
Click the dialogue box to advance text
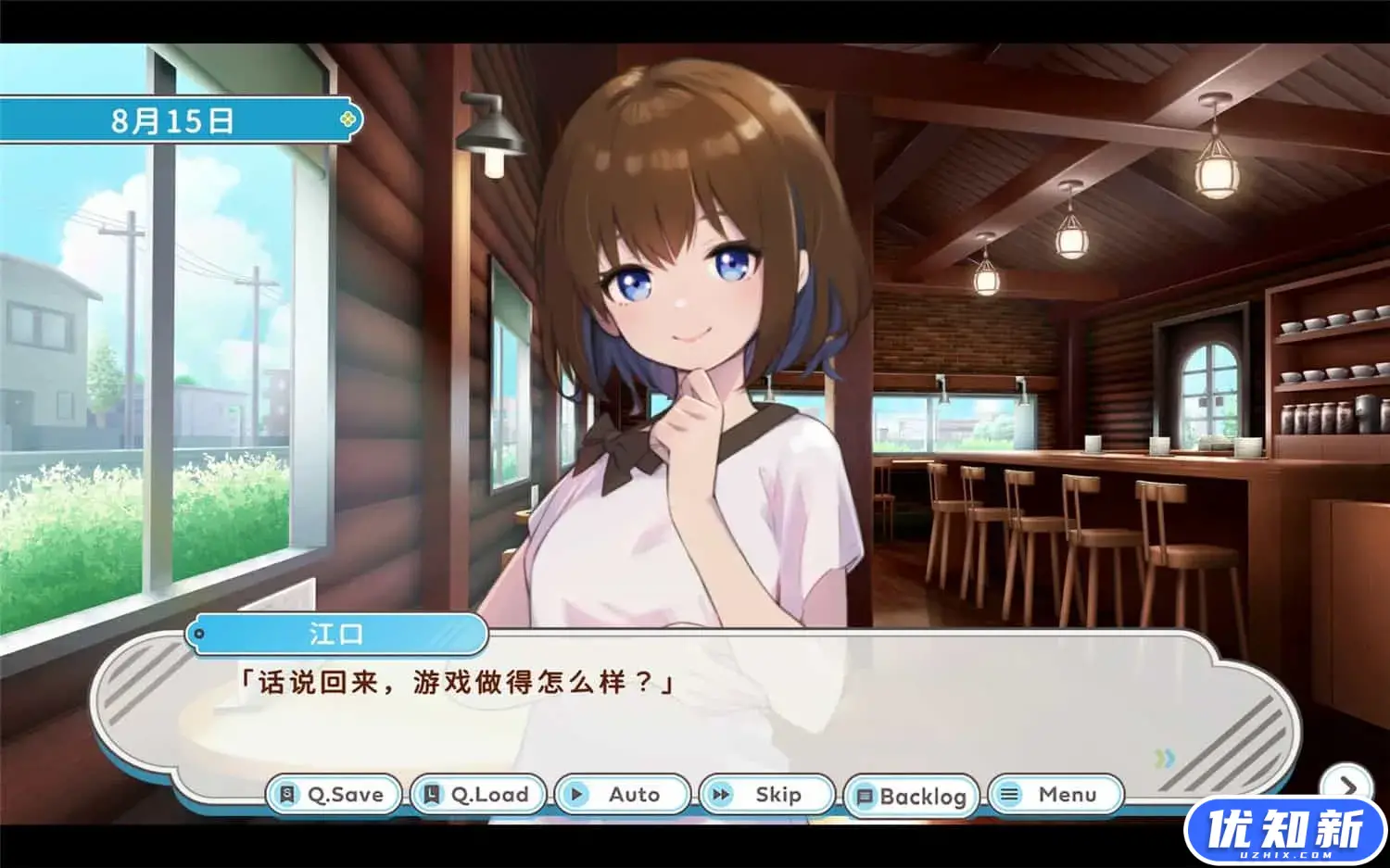point(695,704)
